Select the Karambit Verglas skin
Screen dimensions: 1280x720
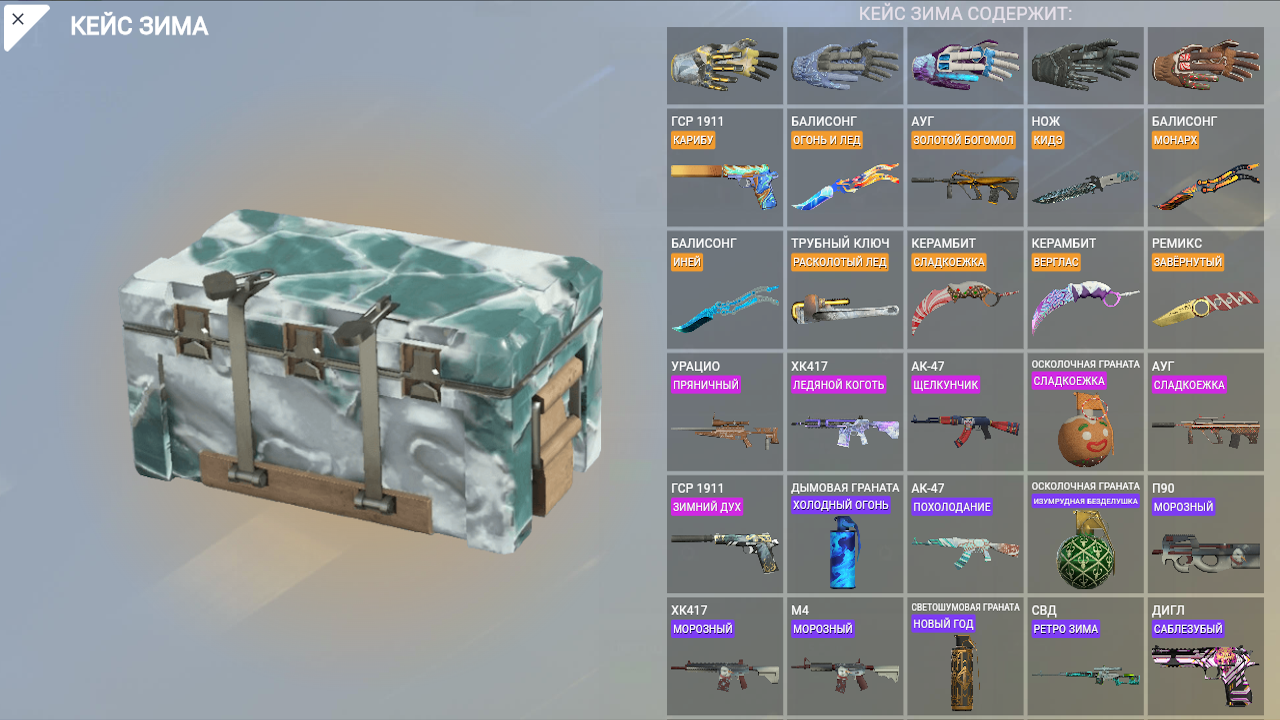coord(1085,289)
